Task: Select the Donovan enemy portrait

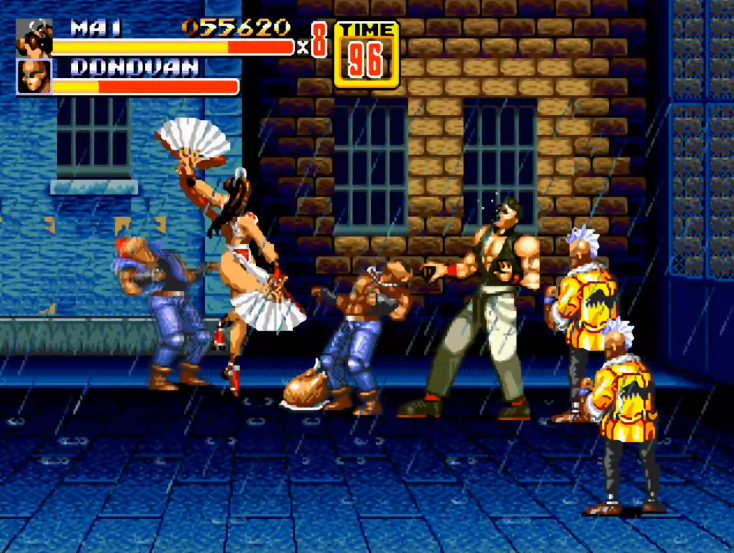Action: 34,77
